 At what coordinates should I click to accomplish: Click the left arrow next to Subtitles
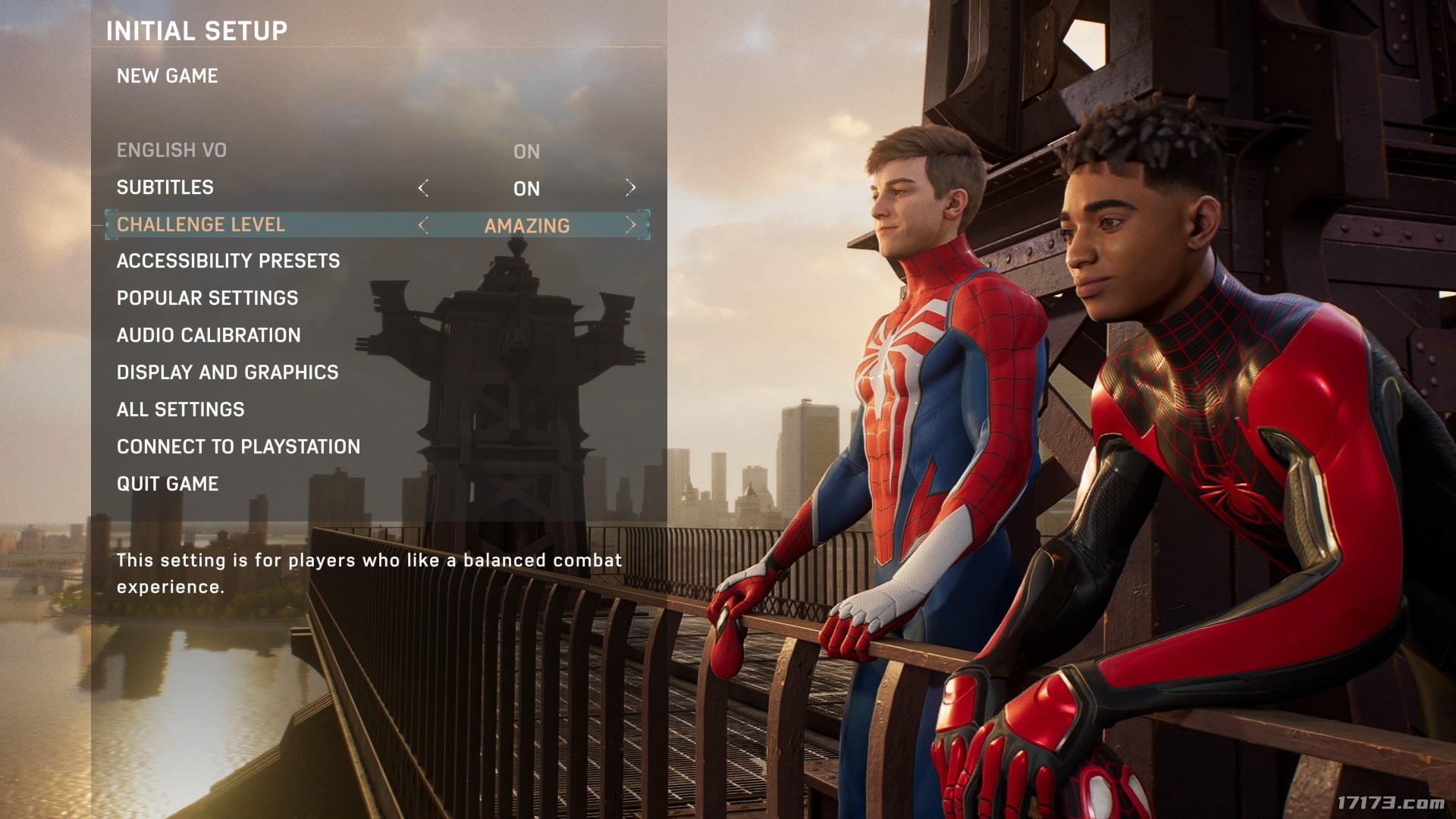point(423,187)
